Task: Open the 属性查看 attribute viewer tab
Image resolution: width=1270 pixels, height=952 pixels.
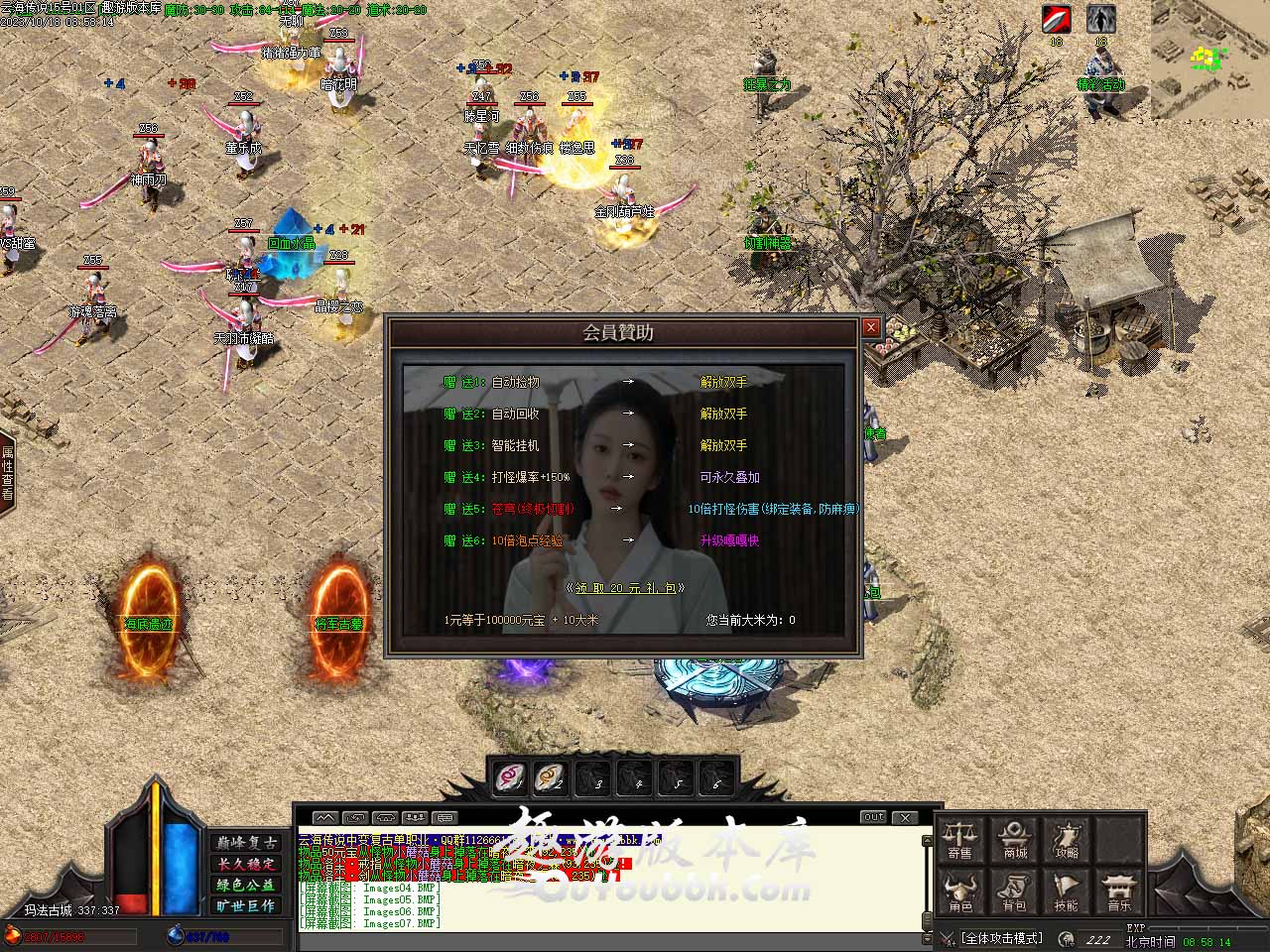Action: [8, 473]
